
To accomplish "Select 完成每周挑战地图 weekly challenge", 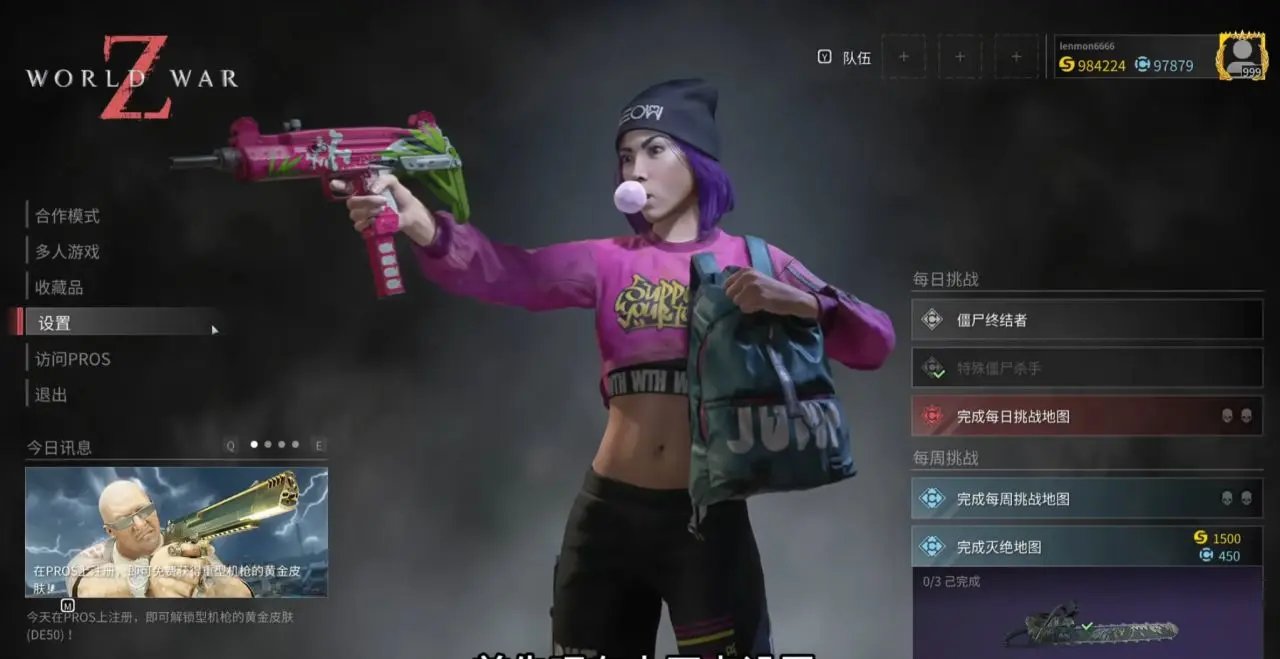I will pos(1087,498).
